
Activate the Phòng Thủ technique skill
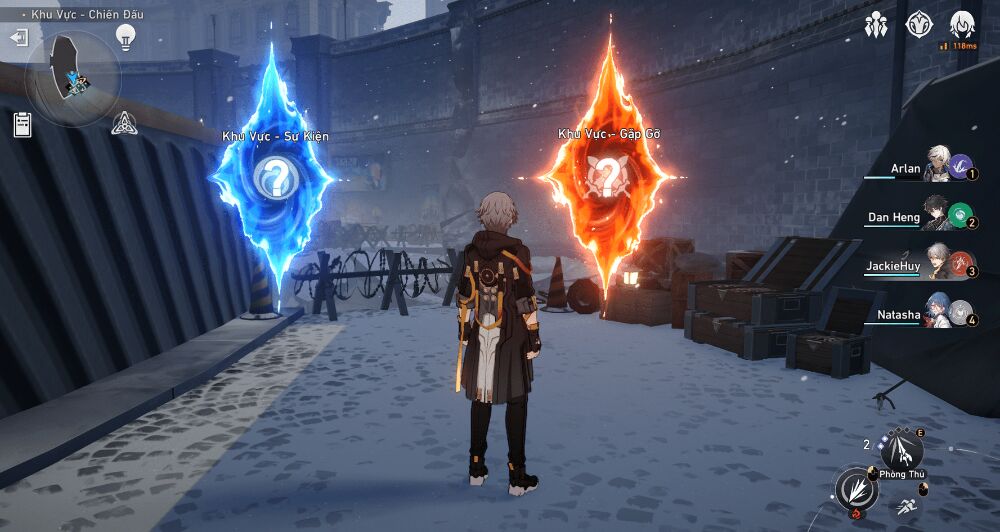pyautogui.click(x=902, y=450)
